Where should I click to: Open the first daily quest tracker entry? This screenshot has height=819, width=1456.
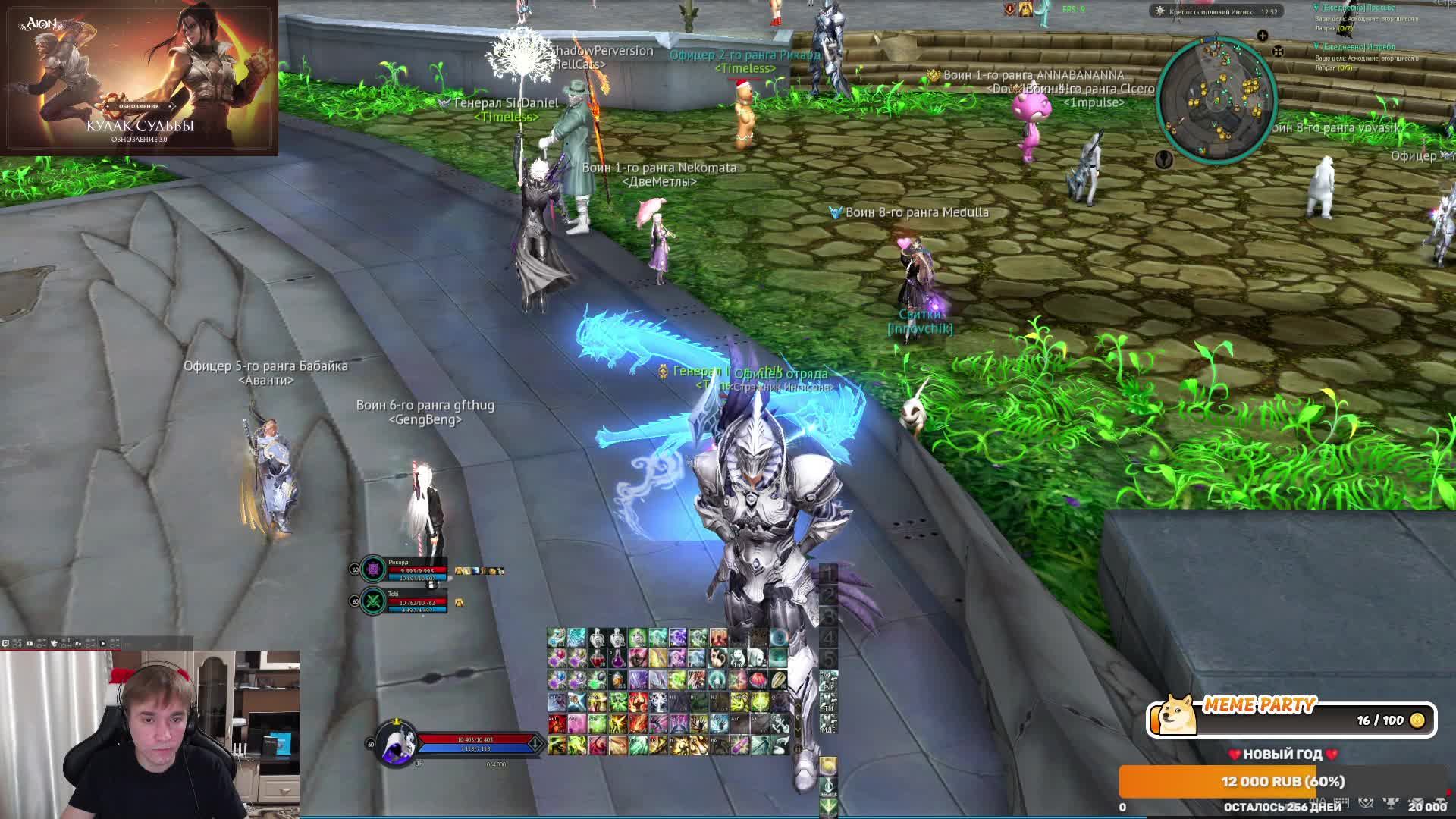1365,8
